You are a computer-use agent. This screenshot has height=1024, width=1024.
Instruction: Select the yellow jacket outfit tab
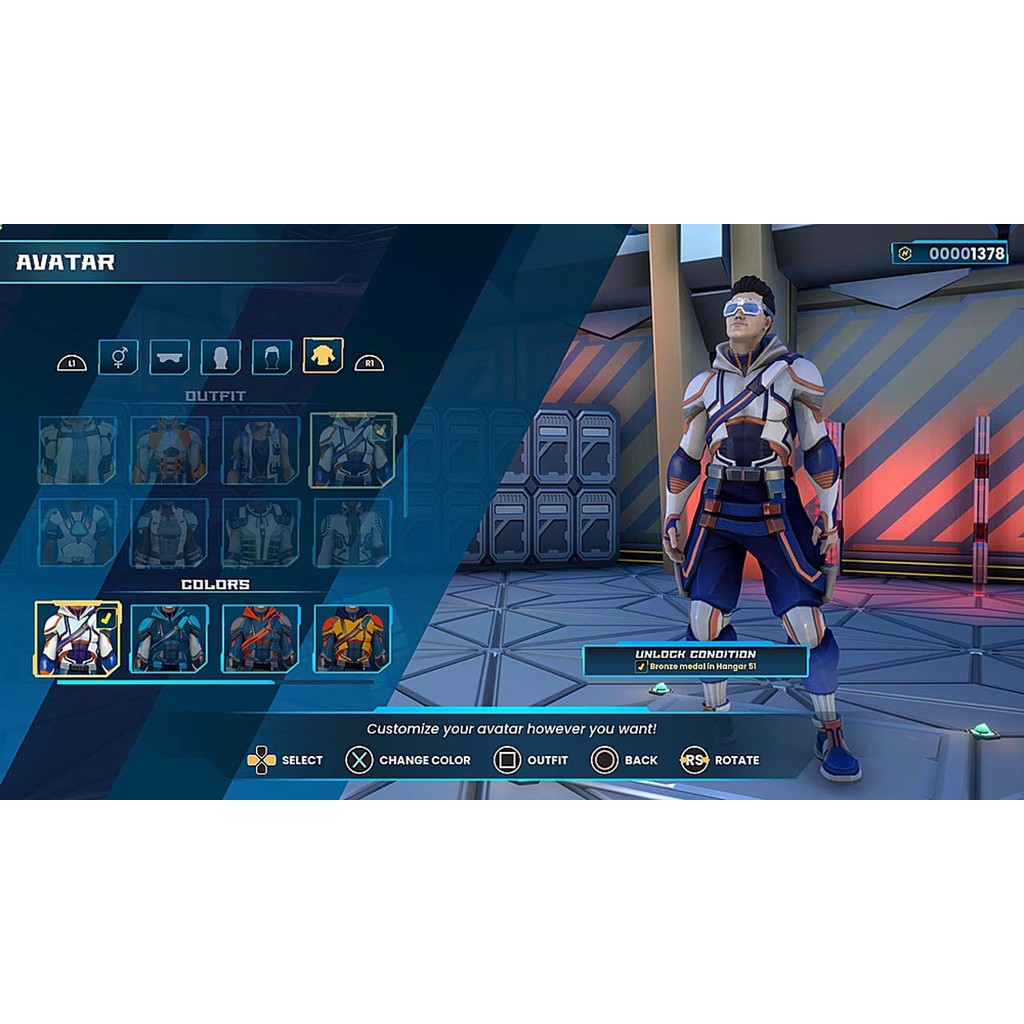tap(323, 356)
